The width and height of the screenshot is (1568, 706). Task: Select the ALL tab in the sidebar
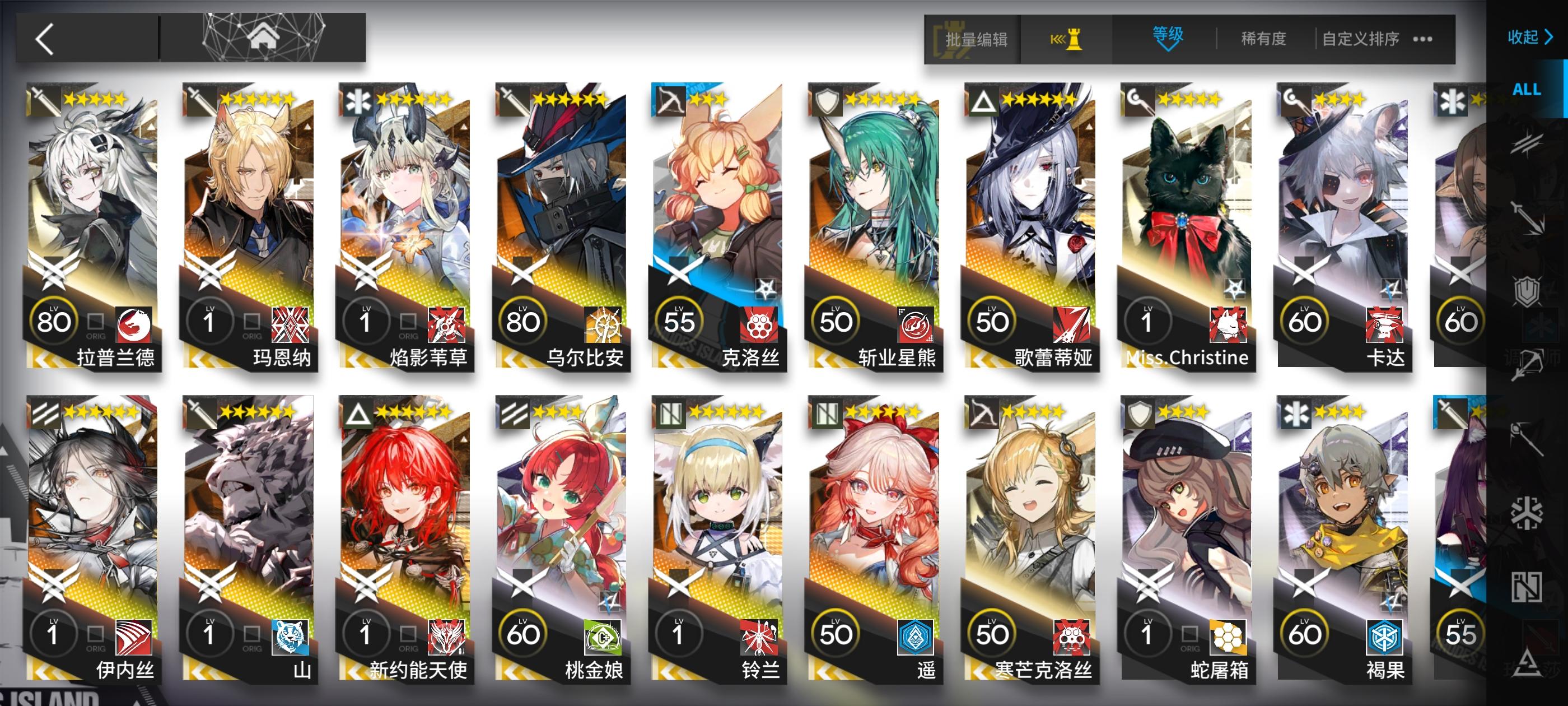[x=1528, y=90]
